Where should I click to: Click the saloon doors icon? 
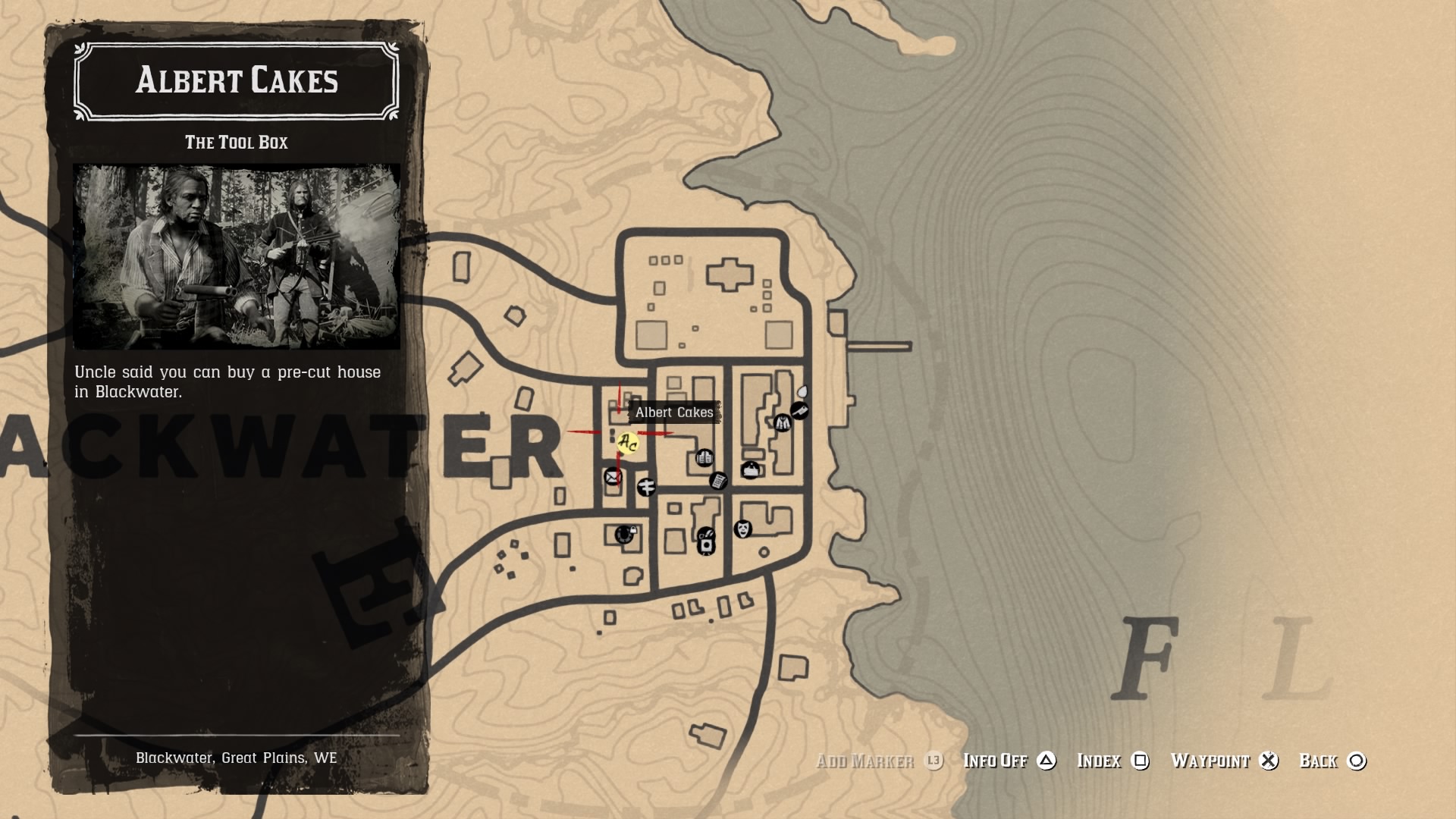(x=704, y=458)
